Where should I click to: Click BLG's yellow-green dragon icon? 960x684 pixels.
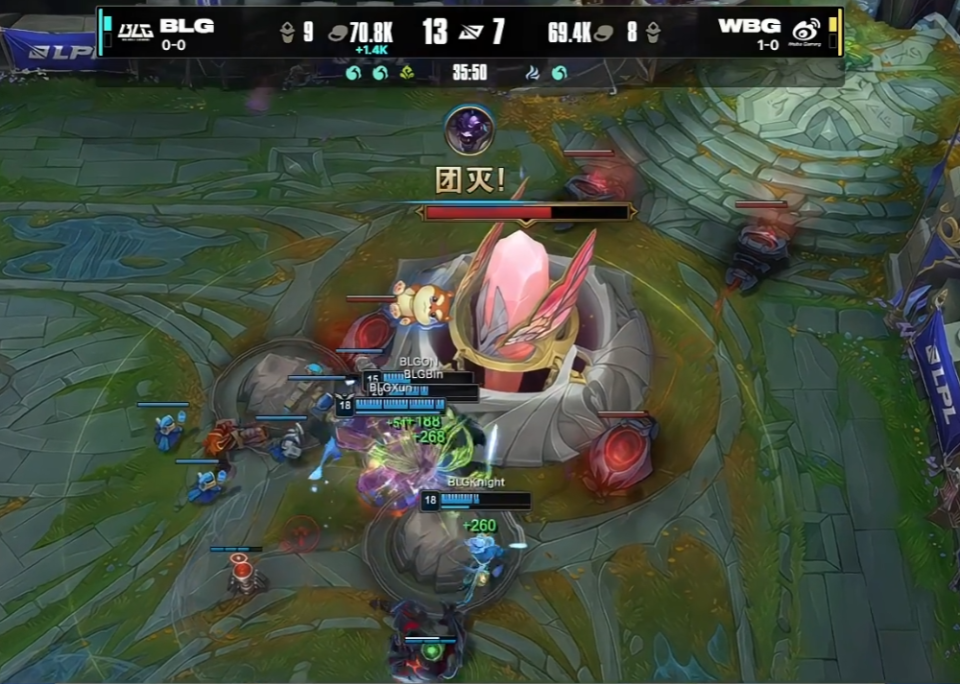pos(407,73)
